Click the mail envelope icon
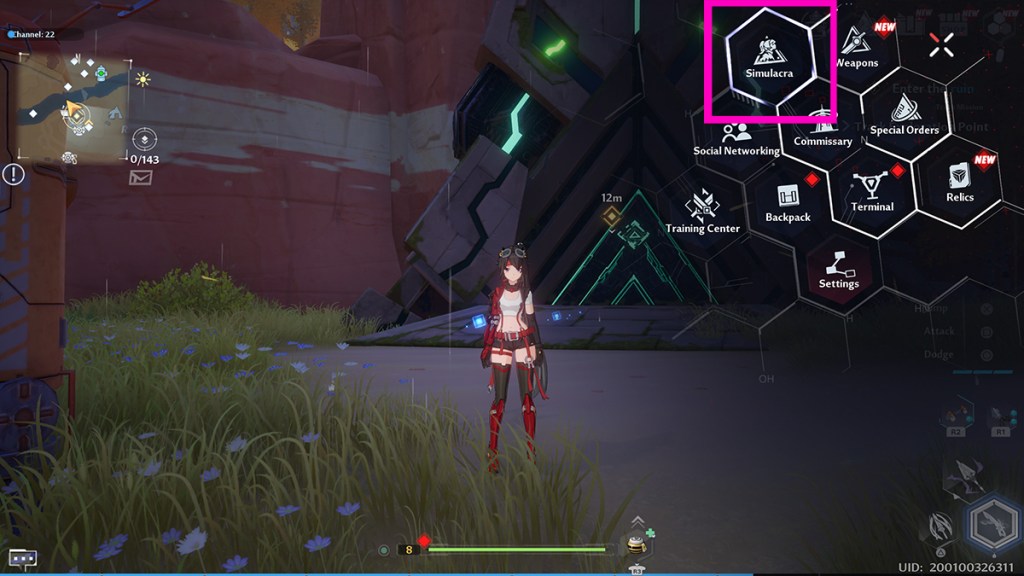 140,178
